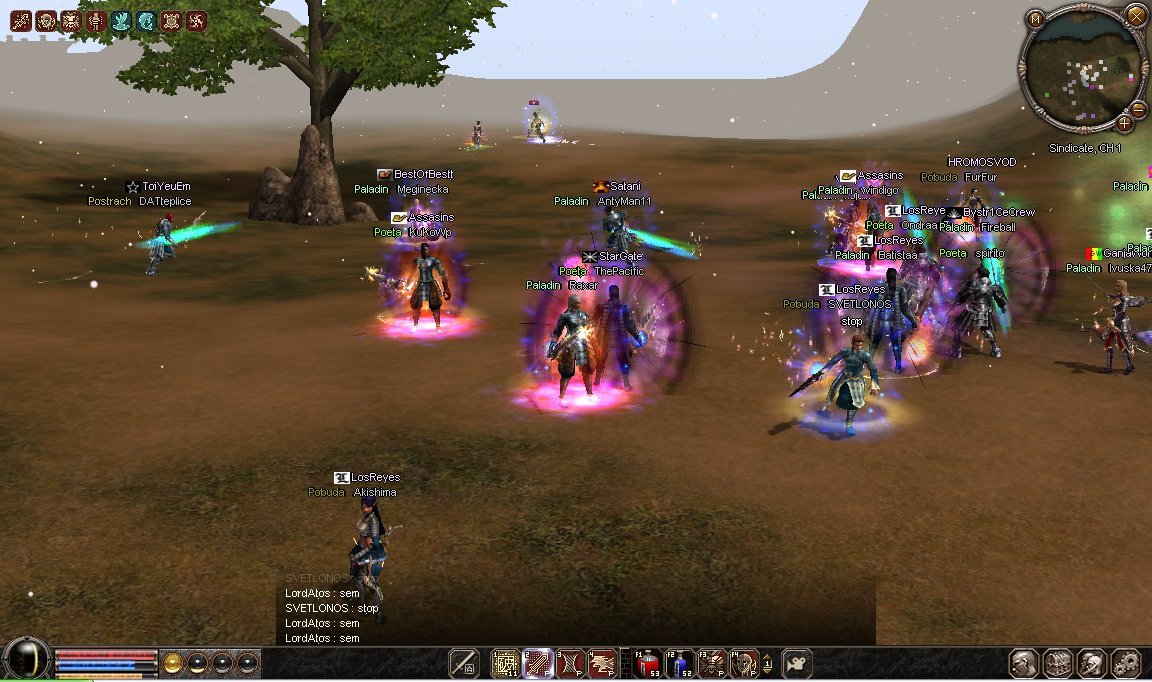Zoom in the minimap with the plus button

point(1124,123)
